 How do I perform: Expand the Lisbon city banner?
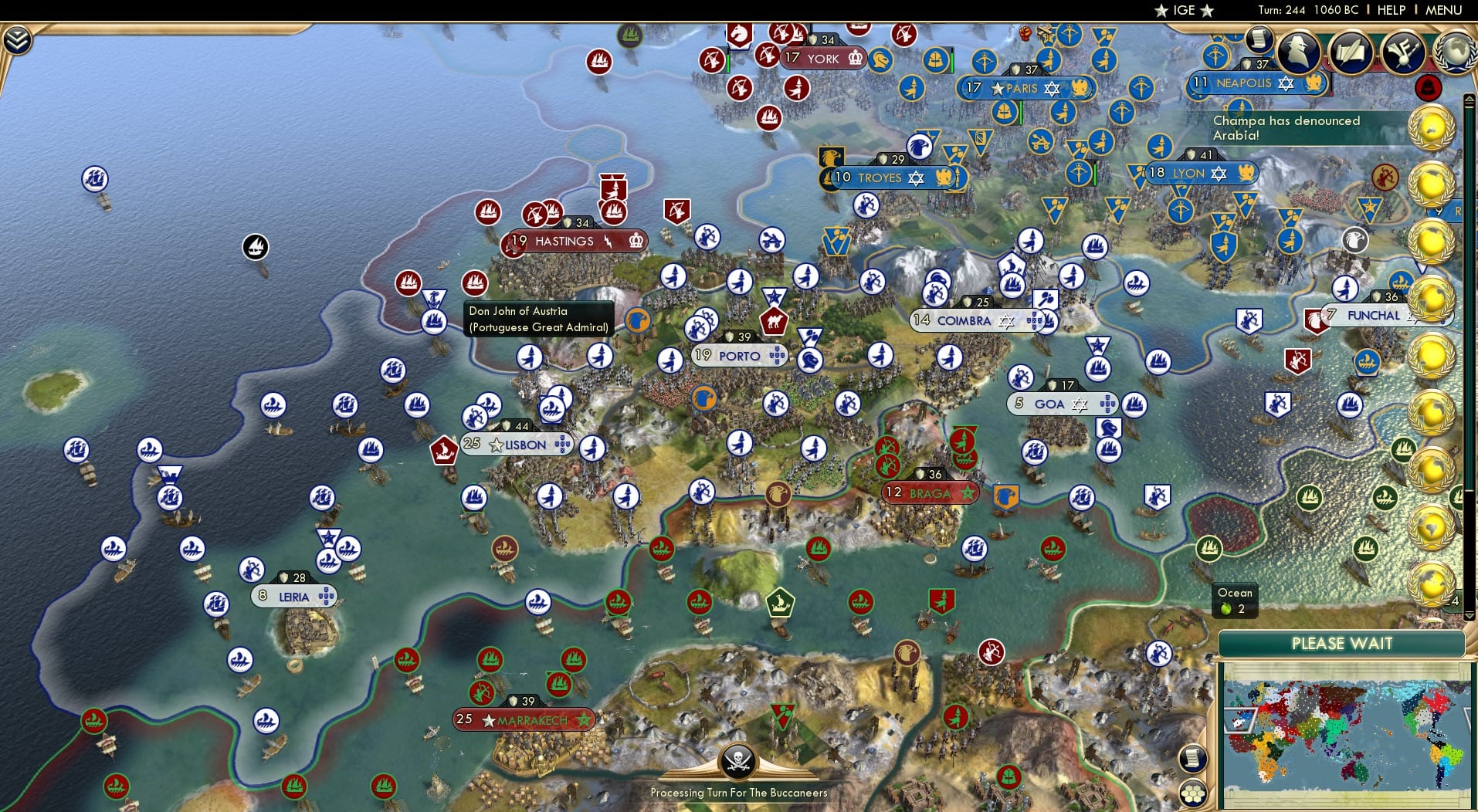[516, 445]
